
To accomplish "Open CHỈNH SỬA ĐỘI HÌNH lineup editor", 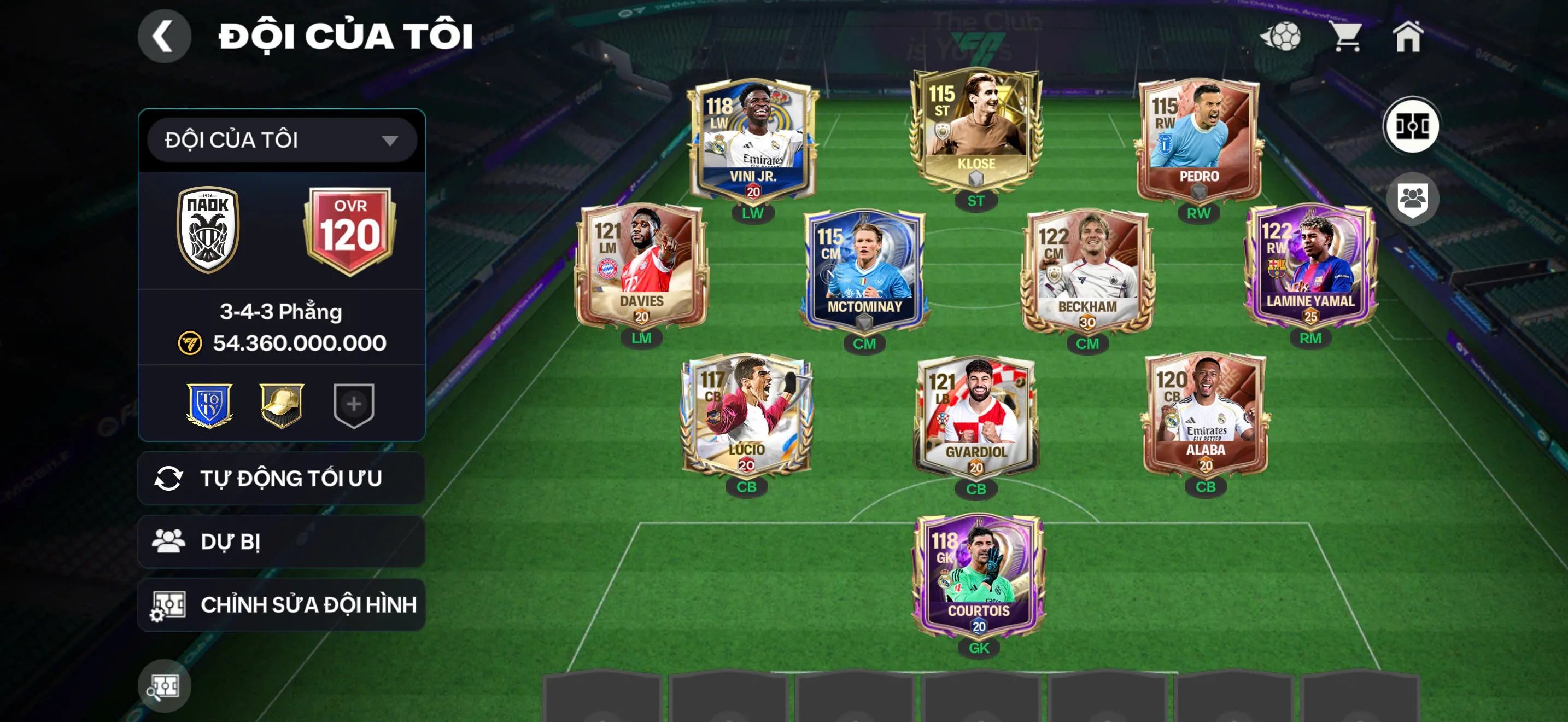I will coord(280,605).
